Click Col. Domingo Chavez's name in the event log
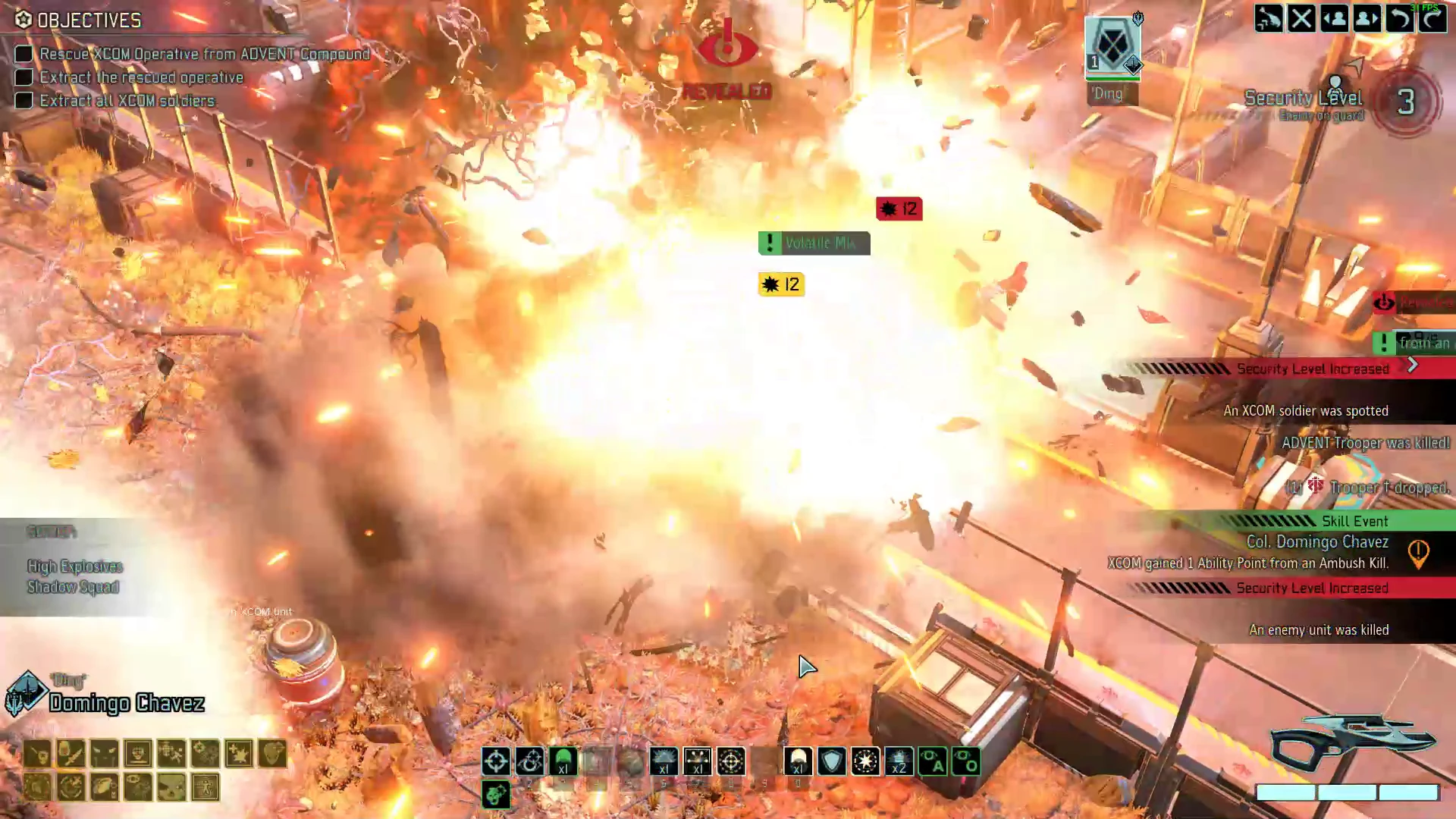The image size is (1456, 819). pos(1318,541)
